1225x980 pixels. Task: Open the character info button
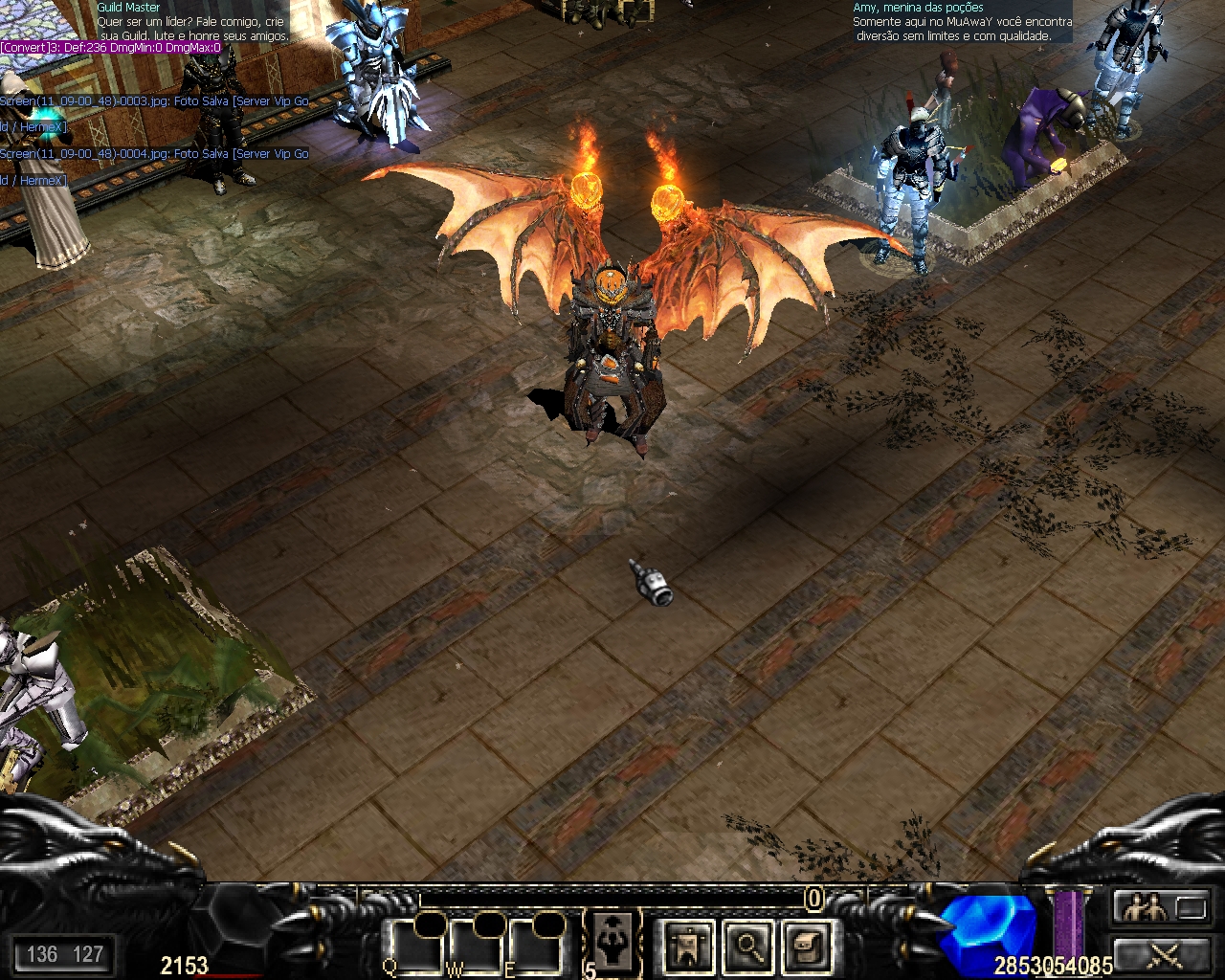coord(688,947)
